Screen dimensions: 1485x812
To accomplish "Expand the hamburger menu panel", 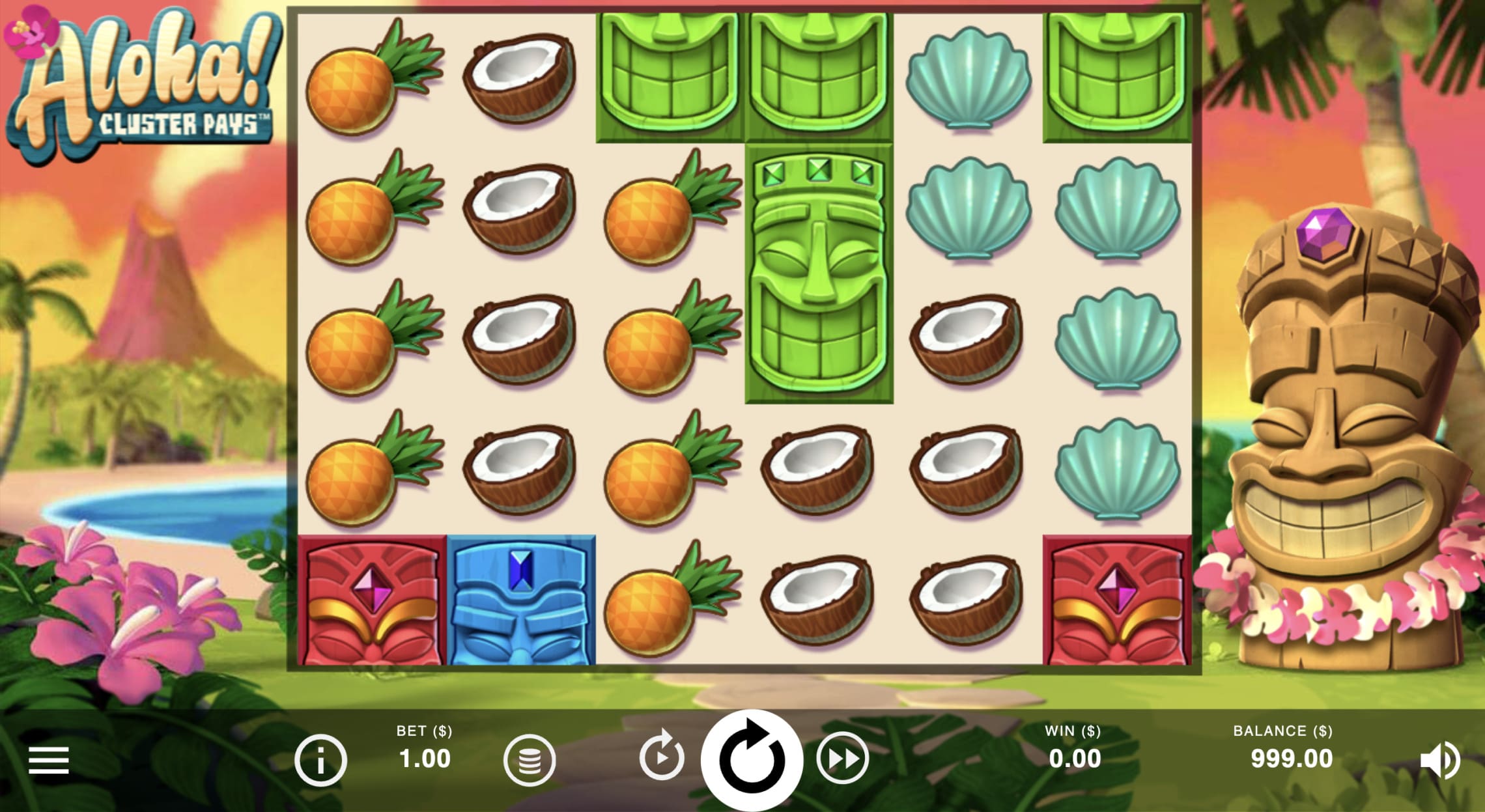I will click(49, 757).
